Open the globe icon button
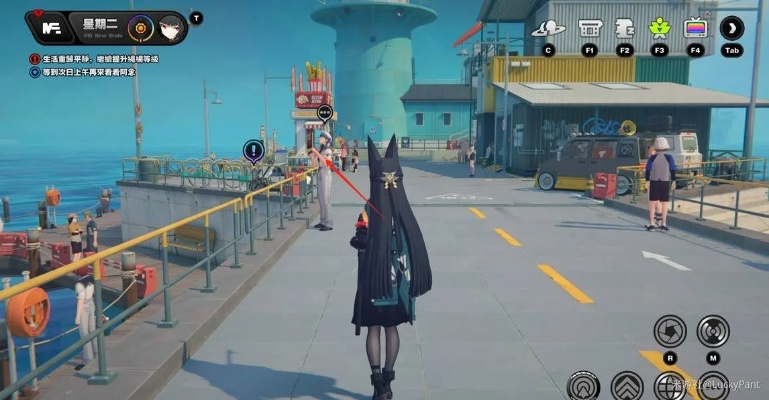This screenshot has width=769, height=400. [x=669, y=386]
